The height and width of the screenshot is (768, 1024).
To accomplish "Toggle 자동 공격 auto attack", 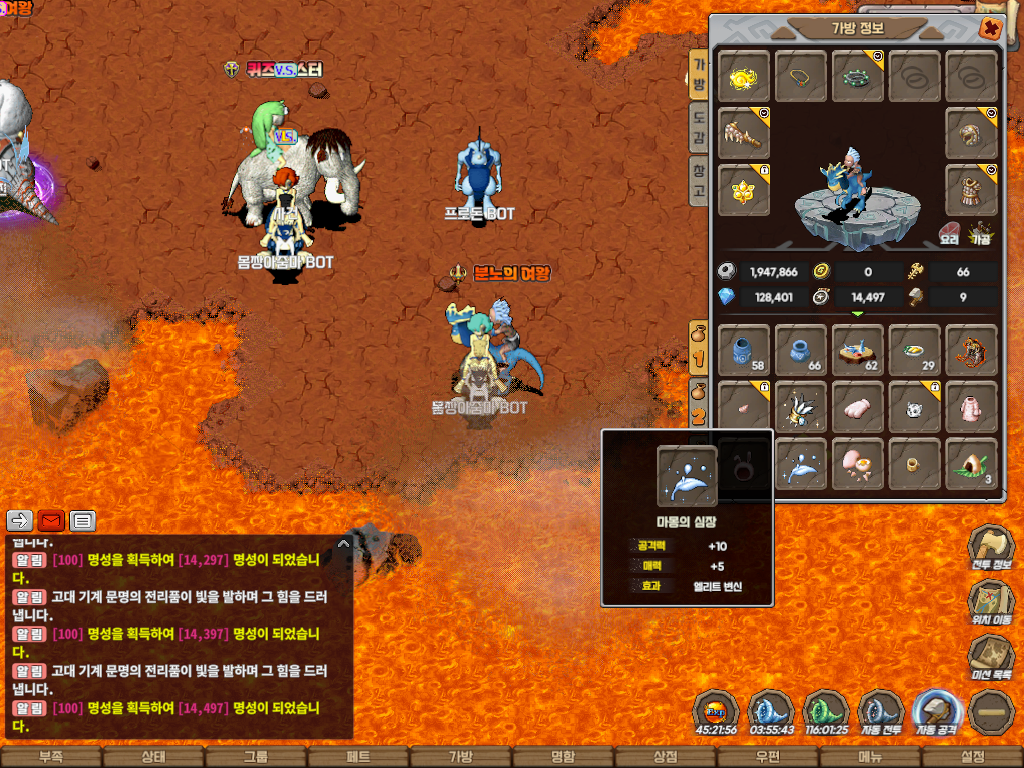I will pos(936,712).
